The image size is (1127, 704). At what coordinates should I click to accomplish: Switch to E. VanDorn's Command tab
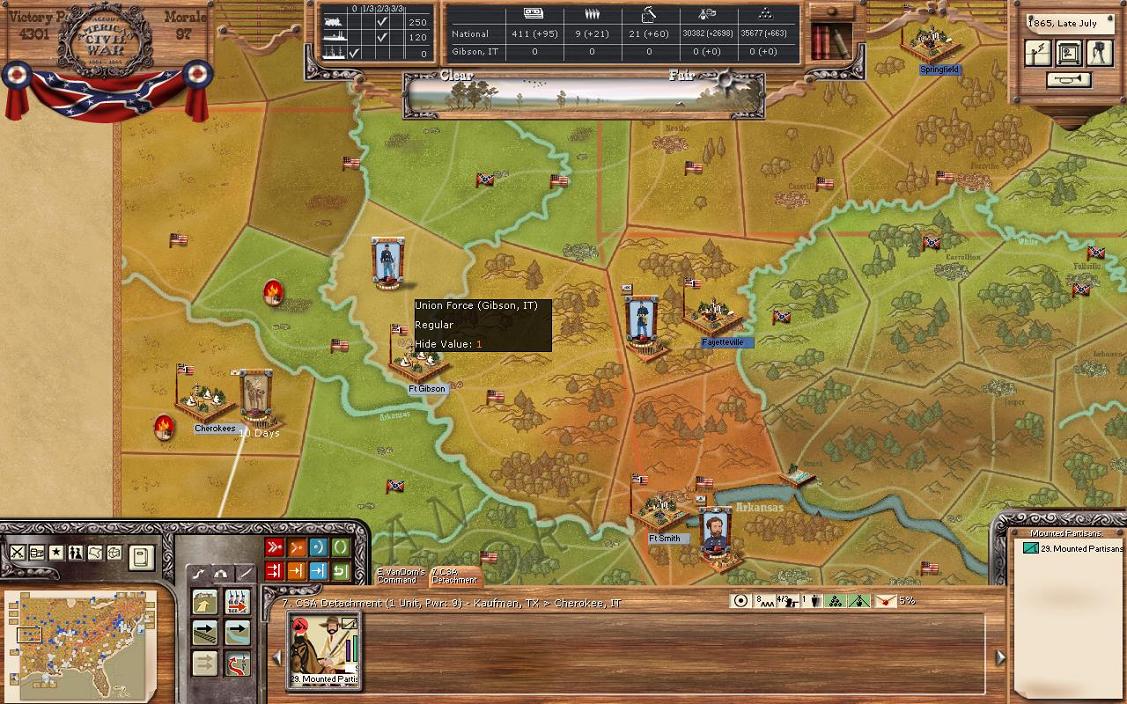397,575
